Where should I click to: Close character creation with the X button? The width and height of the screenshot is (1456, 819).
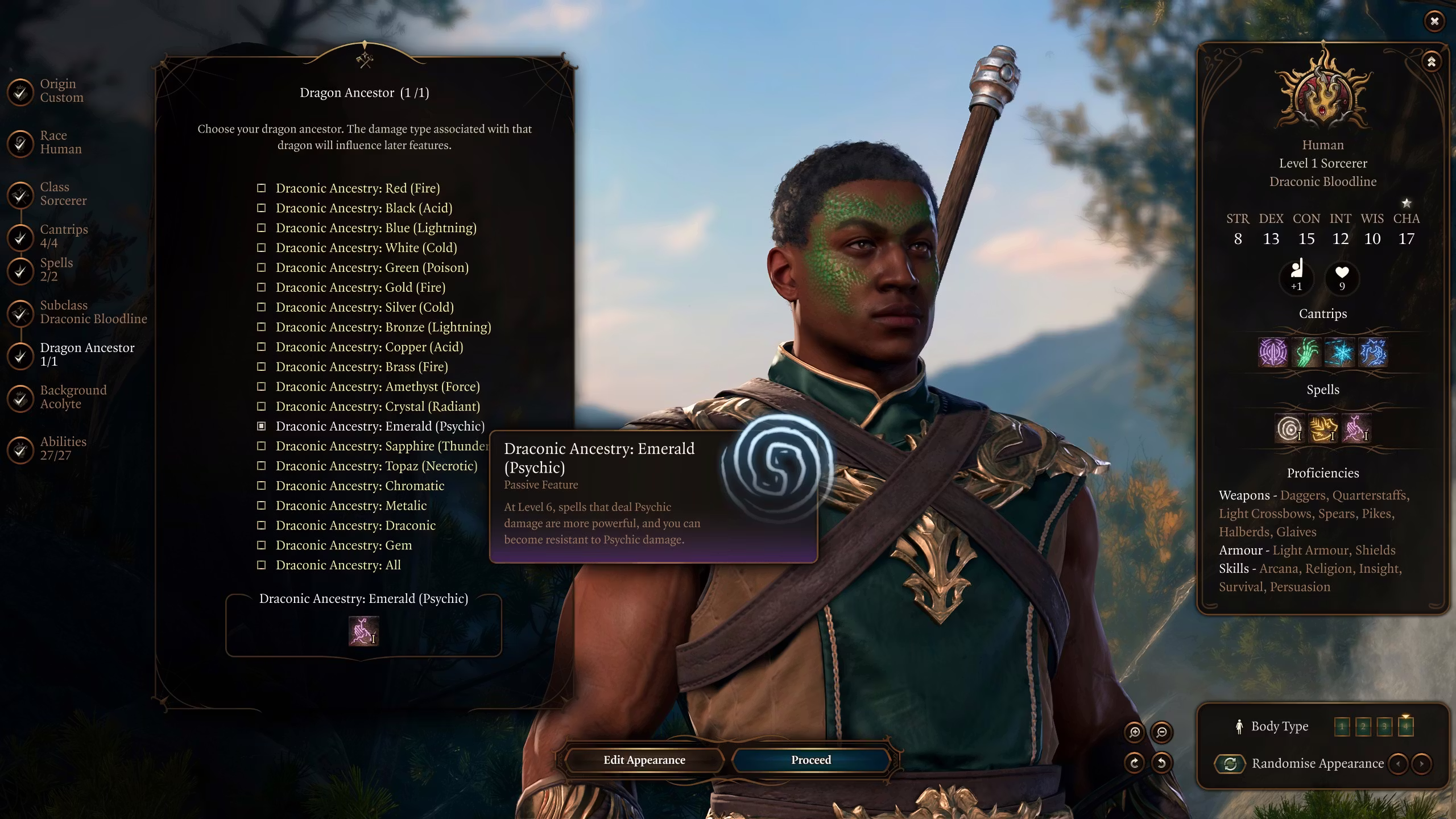1434,21
